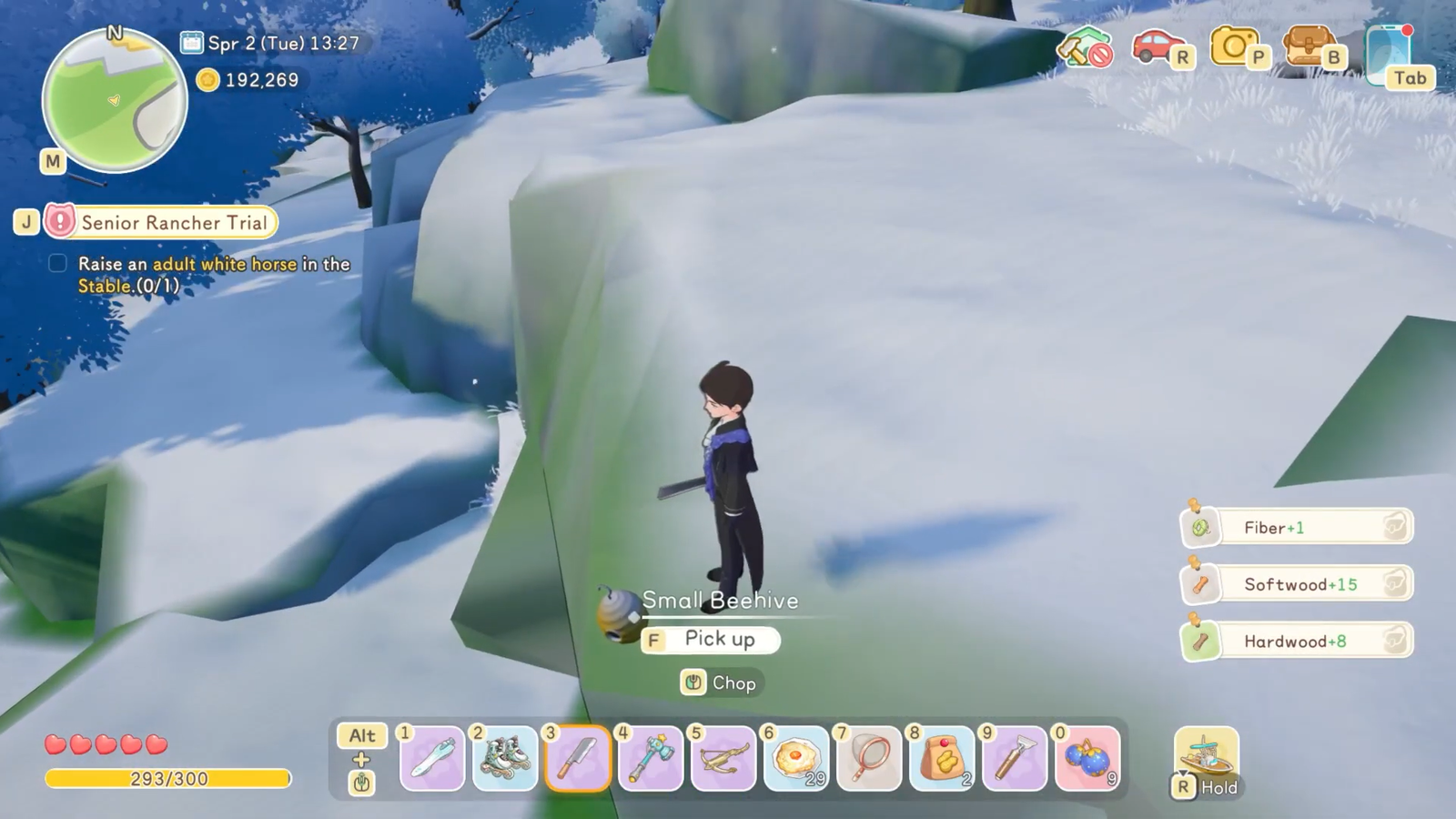1456x819 pixels.
Task: Select the highlighted cleaver knife slot
Action: (x=578, y=758)
